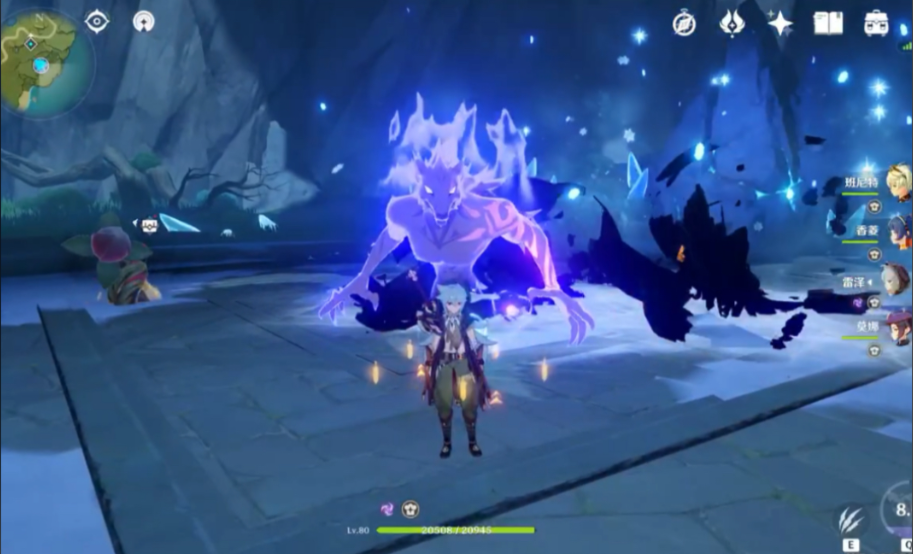Switch to party member 香菱
Viewport: 913px width, 554px height.
pos(896,231)
